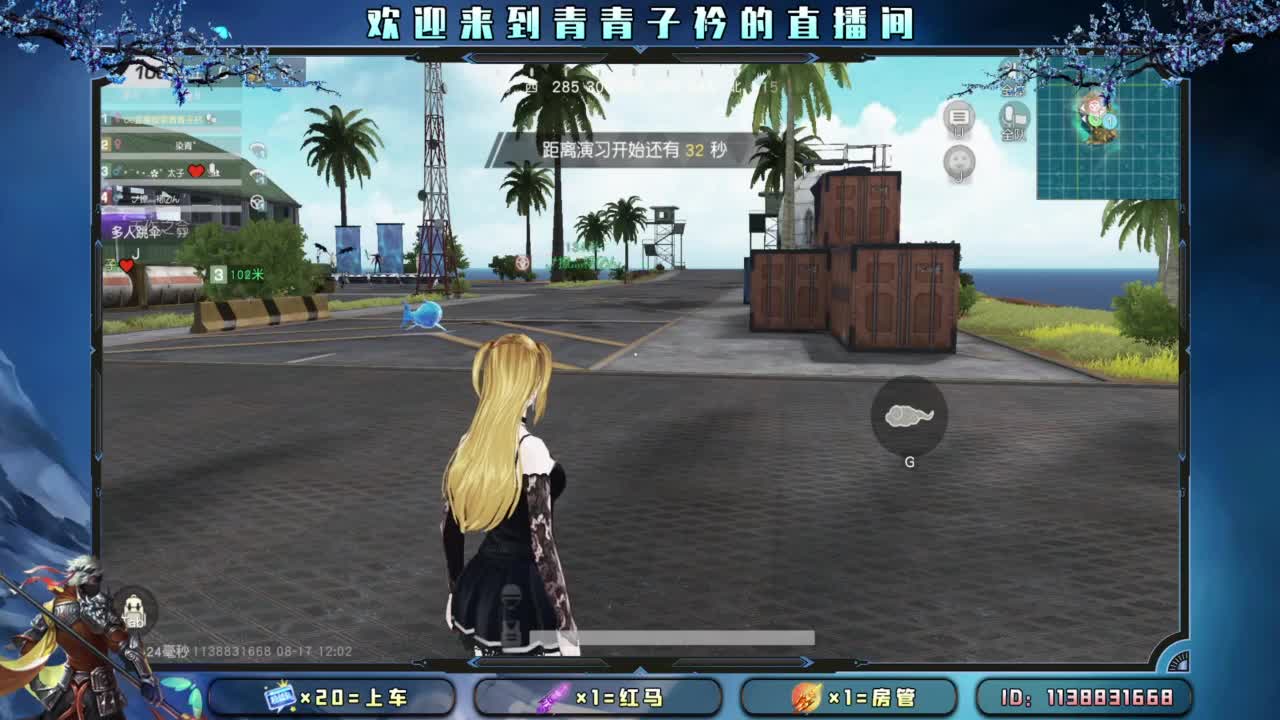Tap the robot assistant icon at bottom left
Image resolution: width=1280 pixels, height=720 pixels.
pos(133,607)
